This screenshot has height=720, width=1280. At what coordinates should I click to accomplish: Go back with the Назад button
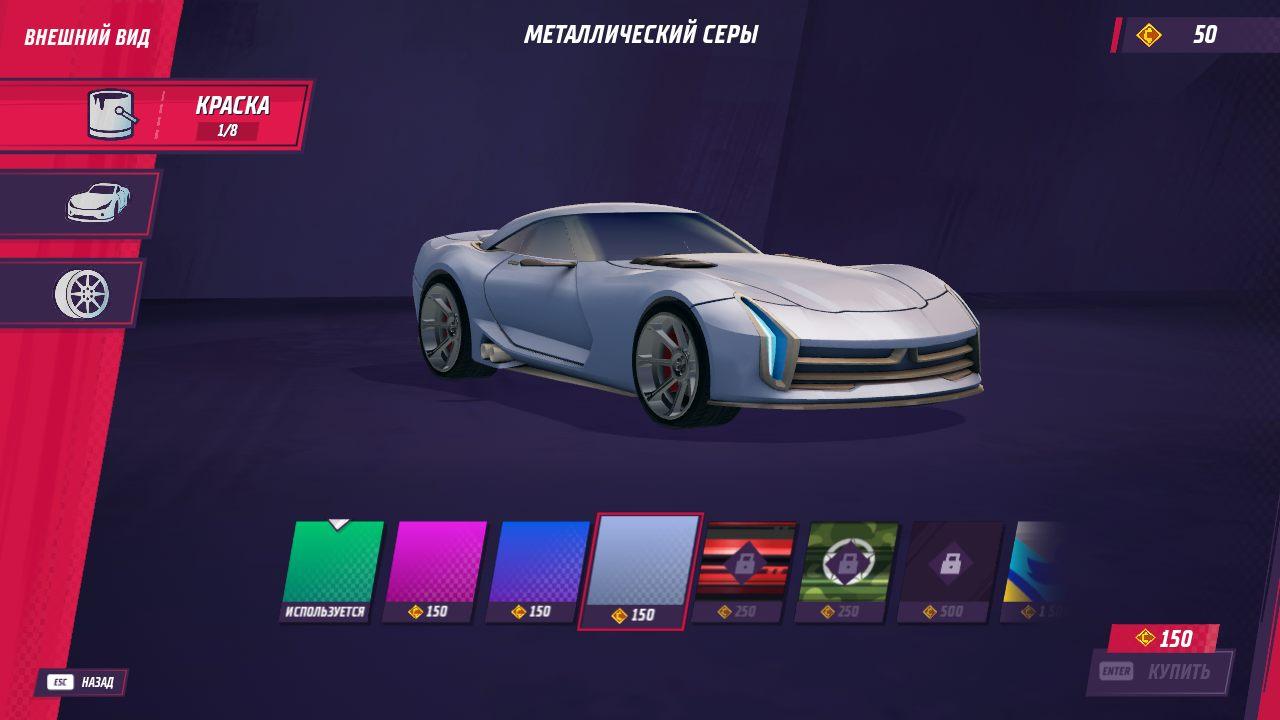pyautogui.click(x=84, y=683)
